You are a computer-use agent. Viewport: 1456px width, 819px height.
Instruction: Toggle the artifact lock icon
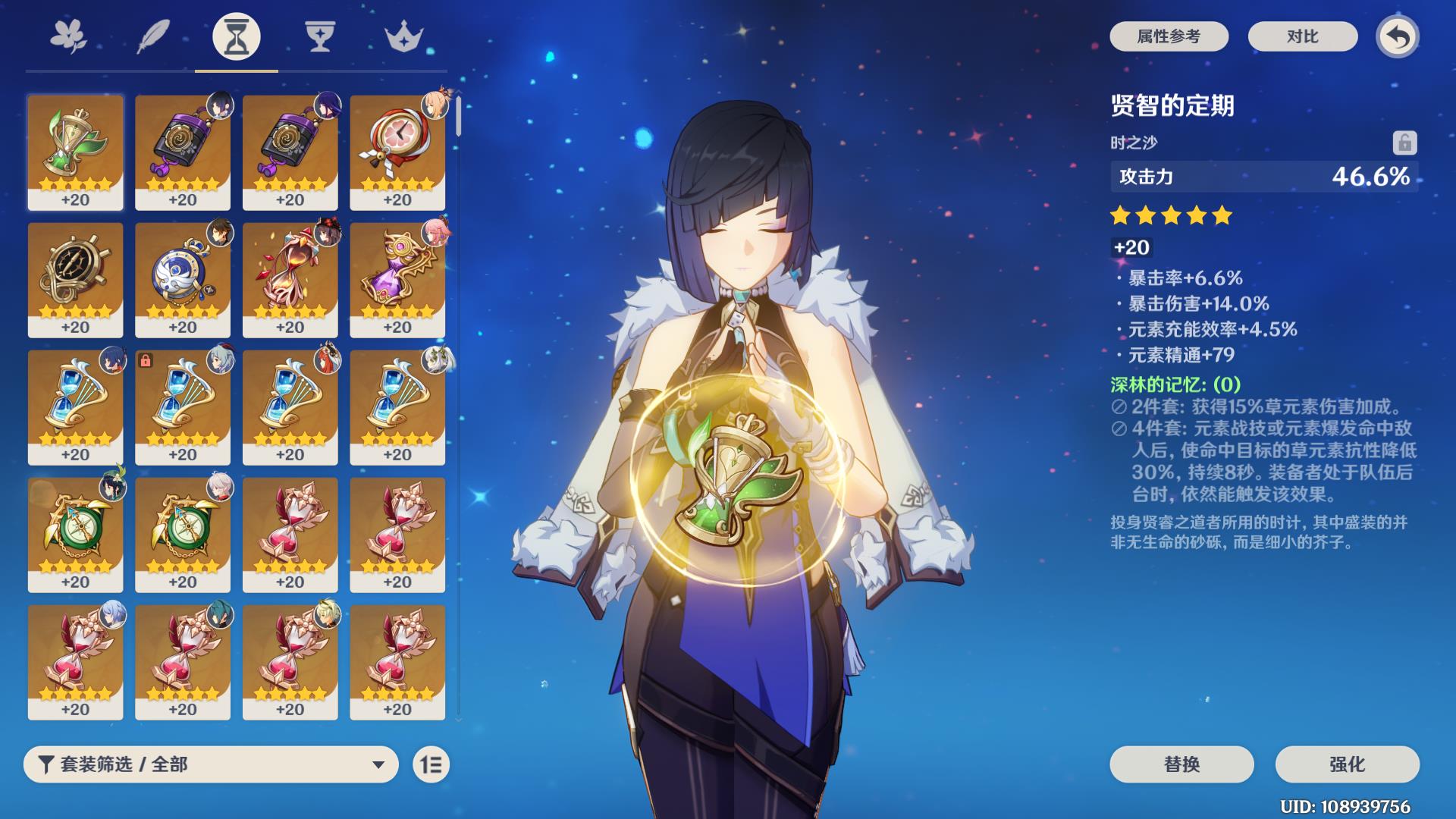tap(1404, 143)
